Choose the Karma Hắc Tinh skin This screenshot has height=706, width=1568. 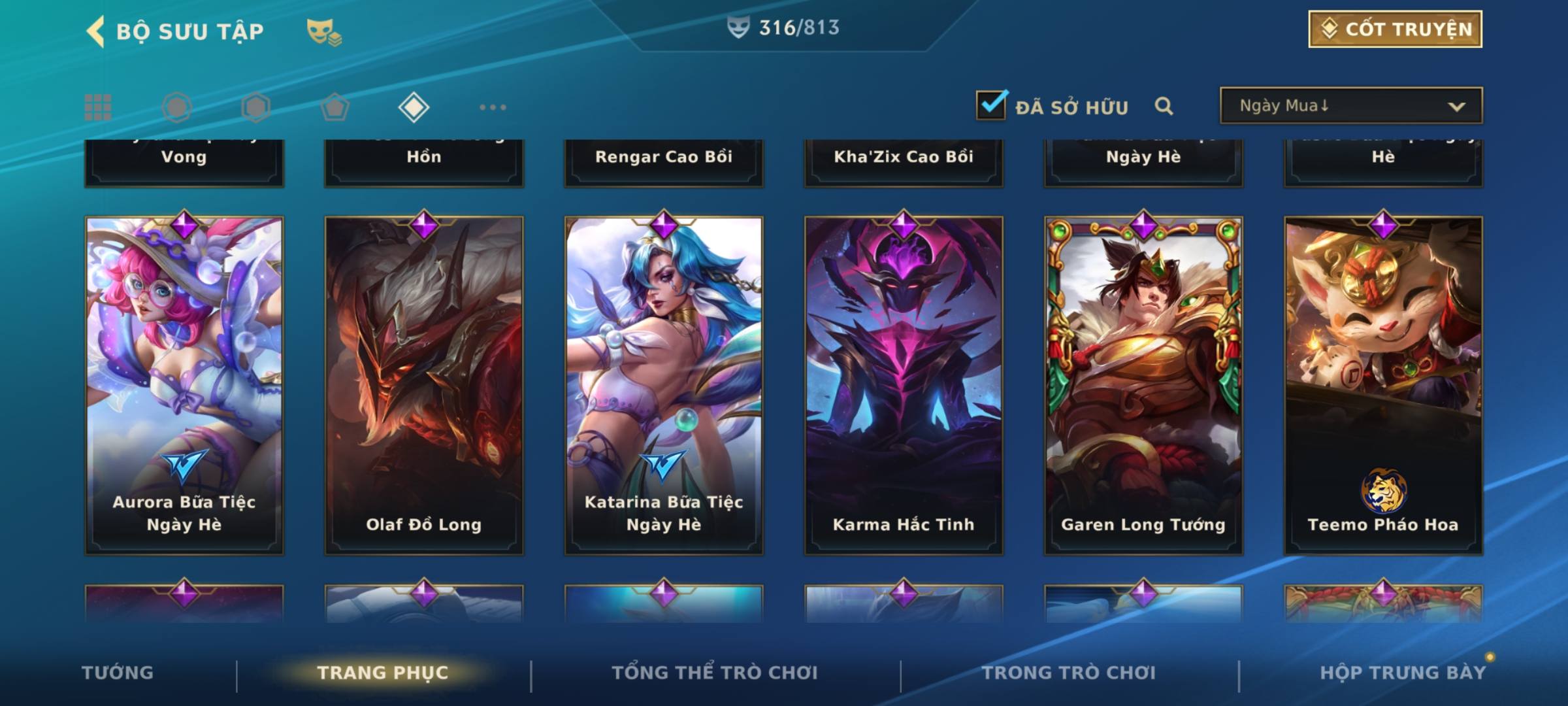pos(904,386)
